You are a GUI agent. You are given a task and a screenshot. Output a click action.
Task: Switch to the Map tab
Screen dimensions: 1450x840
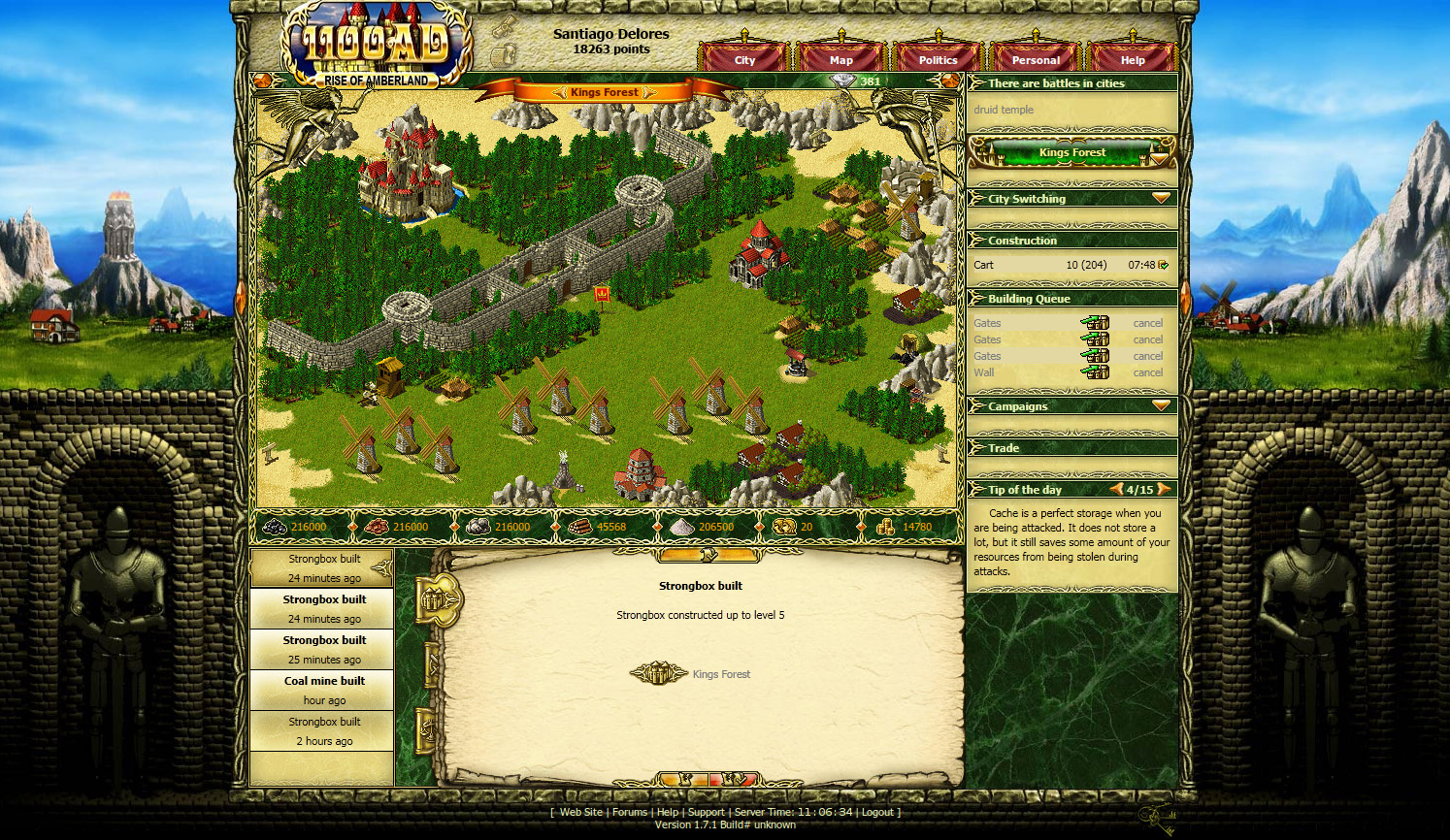tap(841, 60)
